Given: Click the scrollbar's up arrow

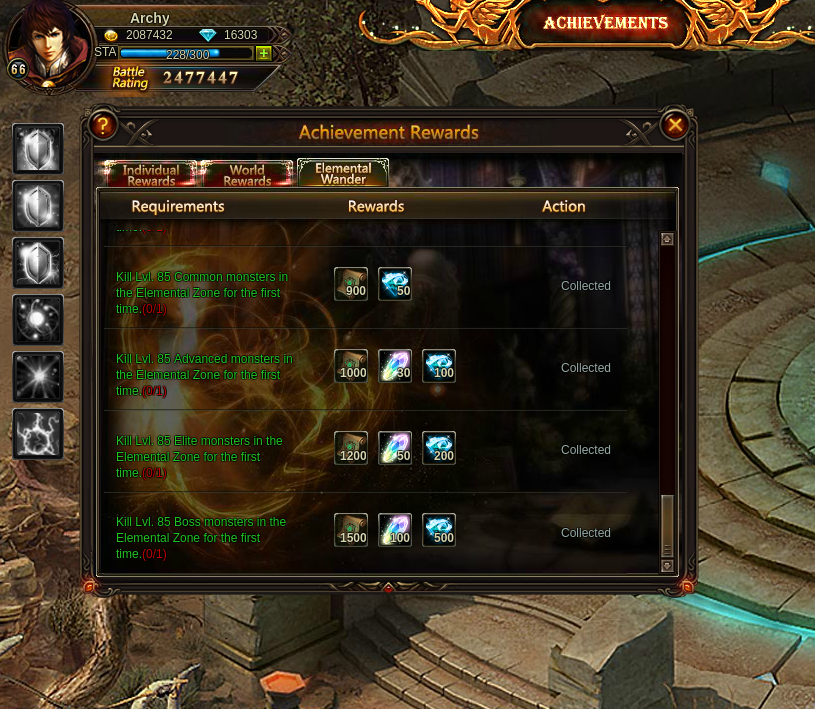Looking at the screenshot, I should tap(667, 239).
